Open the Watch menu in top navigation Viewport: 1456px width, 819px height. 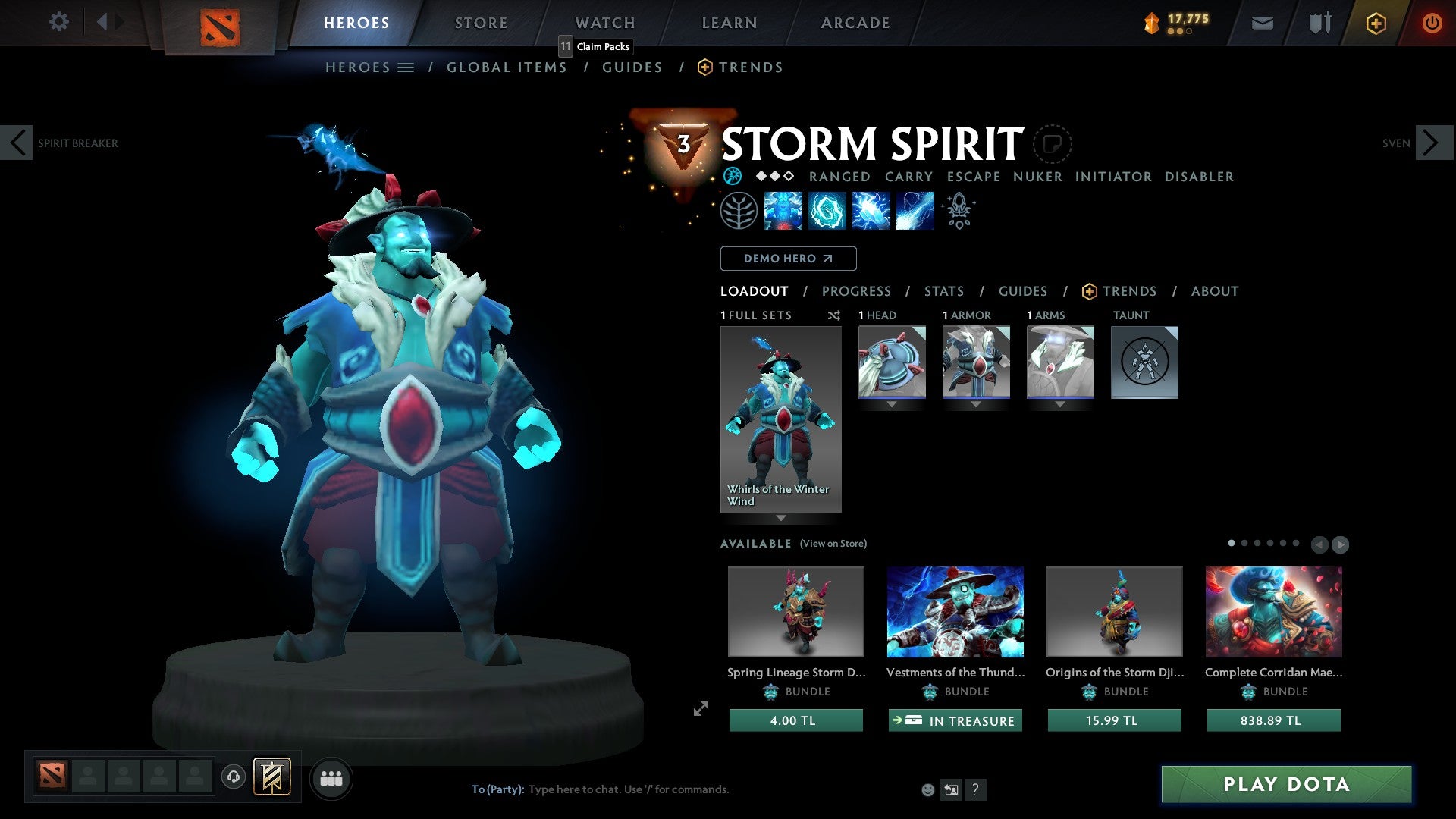[x=604, y=23]
